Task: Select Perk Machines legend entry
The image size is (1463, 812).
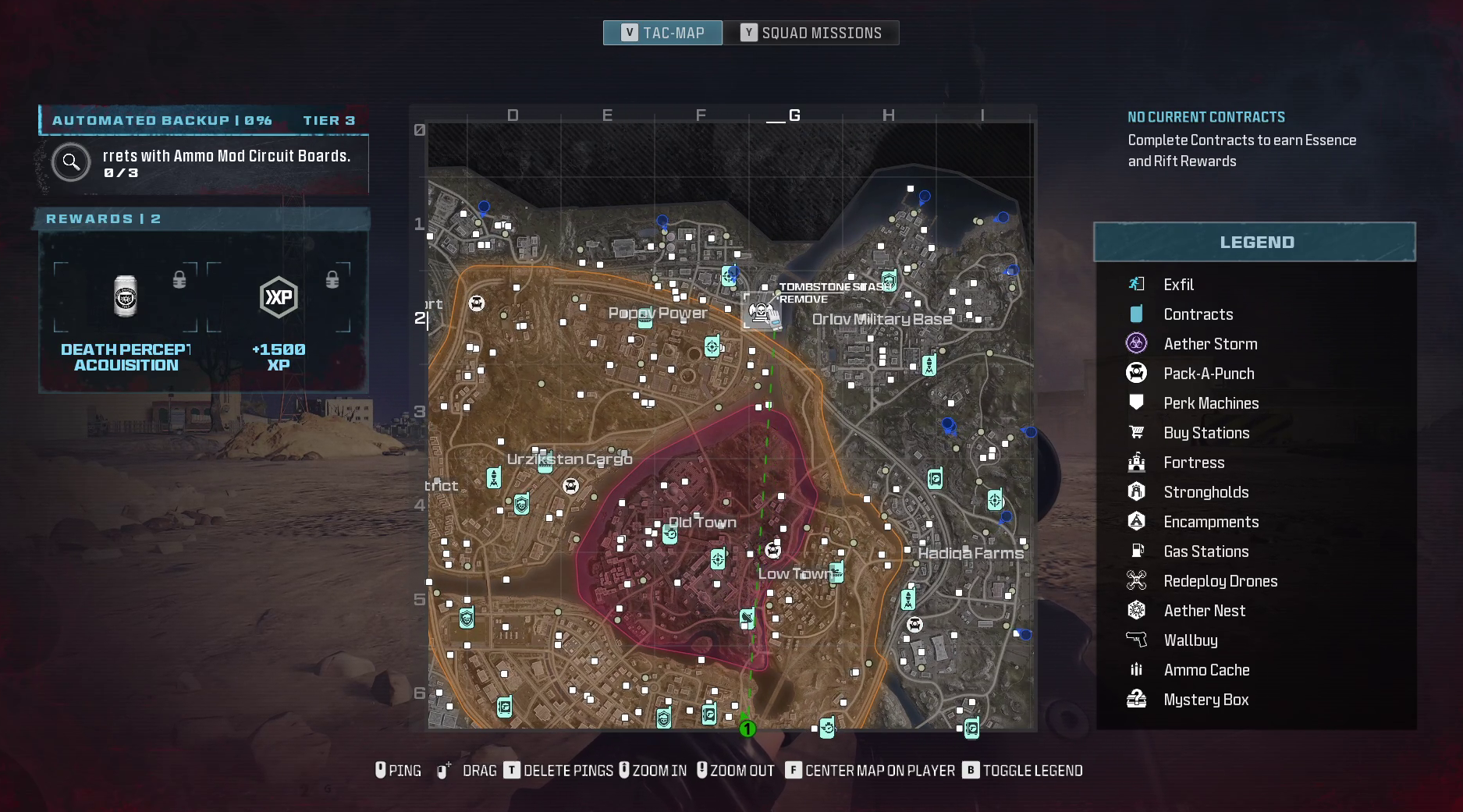Action: (x=1210, y=403)
